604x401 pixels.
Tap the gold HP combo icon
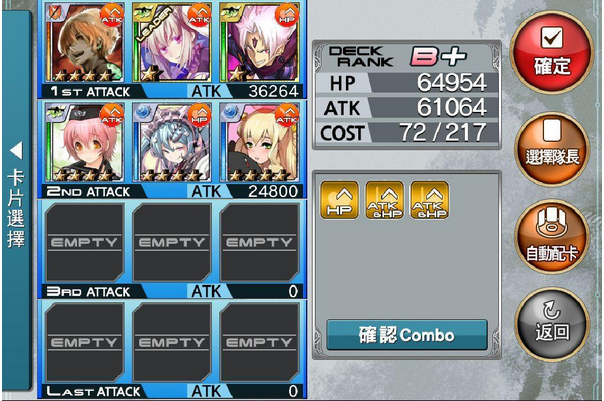339,200
